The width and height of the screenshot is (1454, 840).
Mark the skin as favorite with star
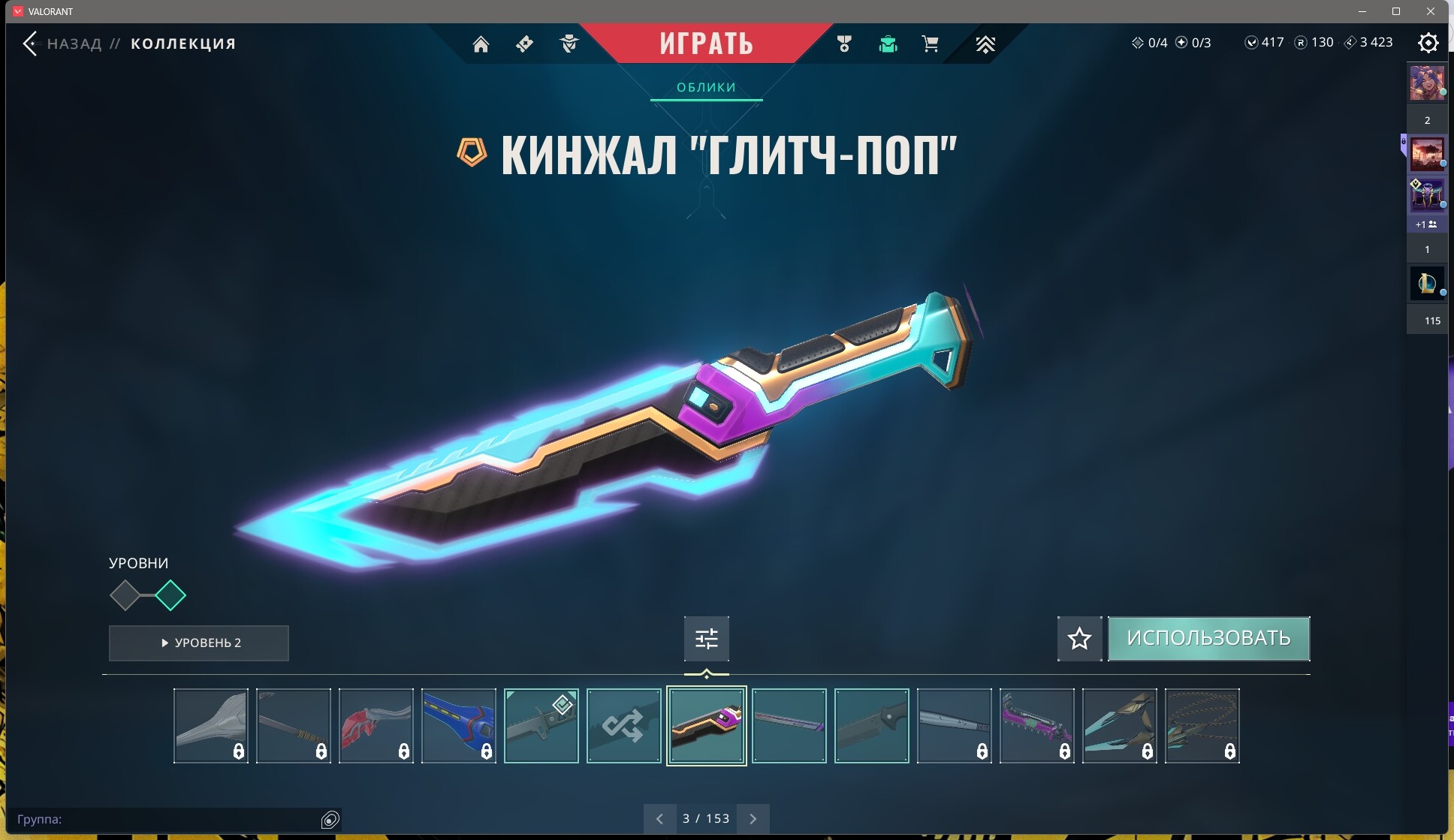[1079, 639]
